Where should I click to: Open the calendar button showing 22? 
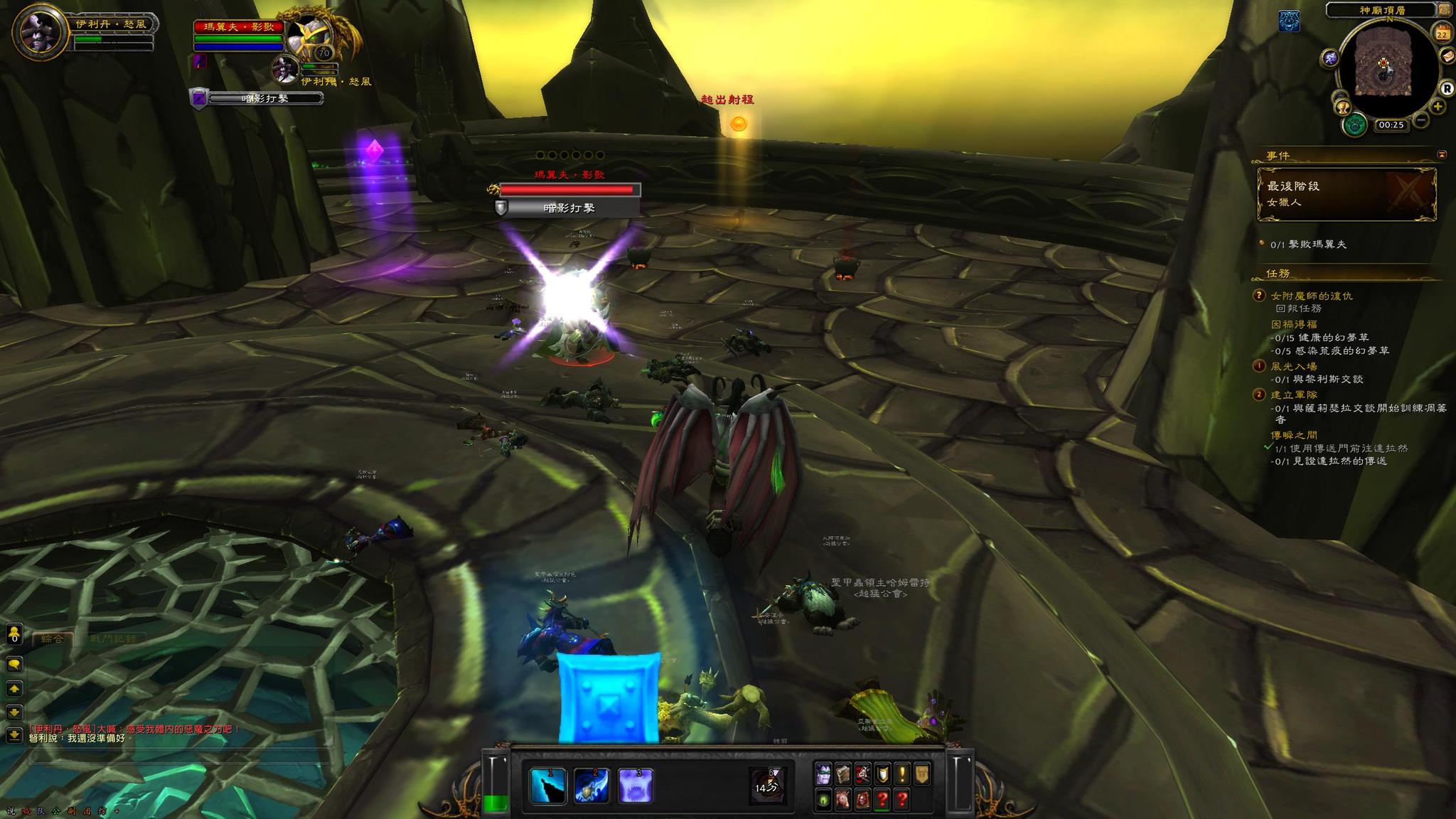pyautogui.click(x=1443, y=33)
